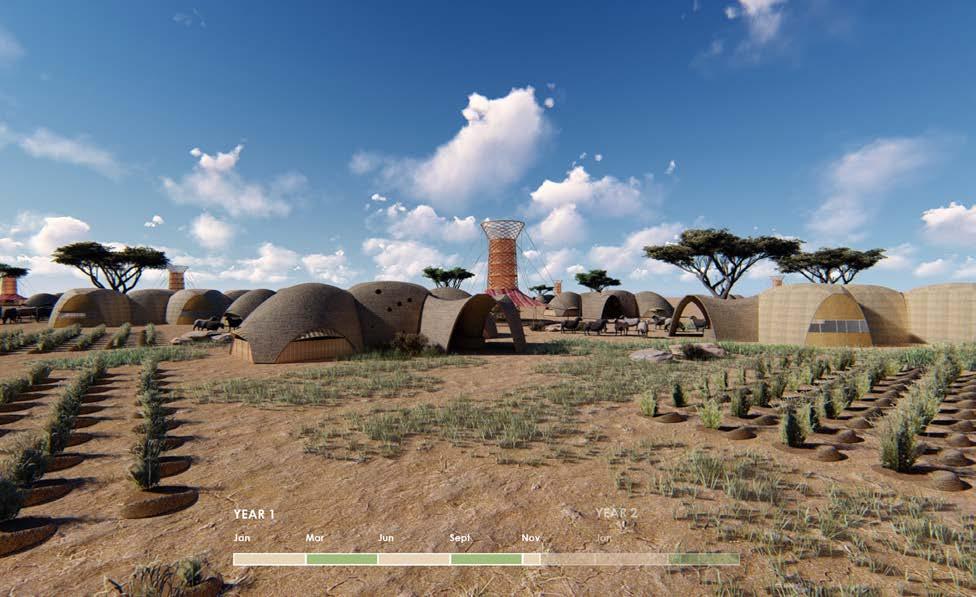
Task: Select the green Sept-to-Nov timeline segment
Action: click(x=486, y=559)
